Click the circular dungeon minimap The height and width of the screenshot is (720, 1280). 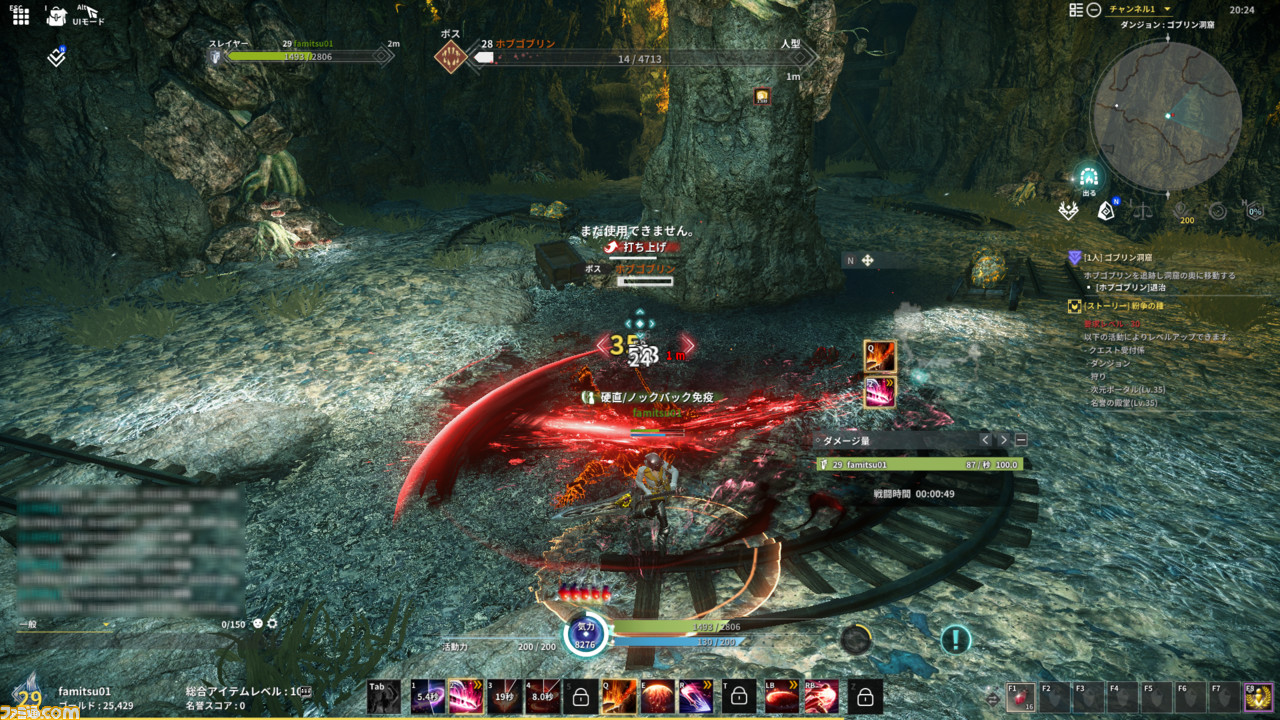pyautogui.click(x=1166, y=116)
